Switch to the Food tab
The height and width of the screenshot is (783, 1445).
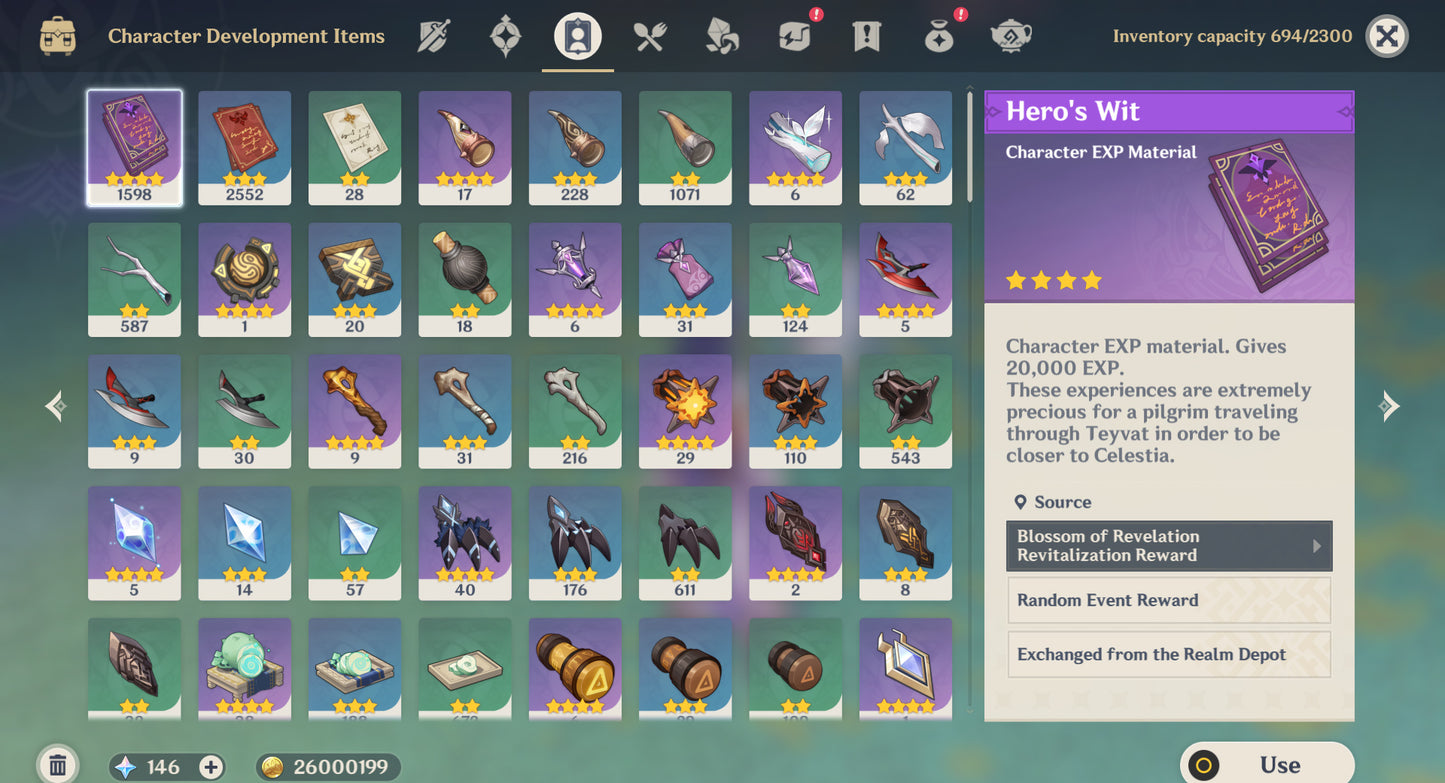pos(650,37)
